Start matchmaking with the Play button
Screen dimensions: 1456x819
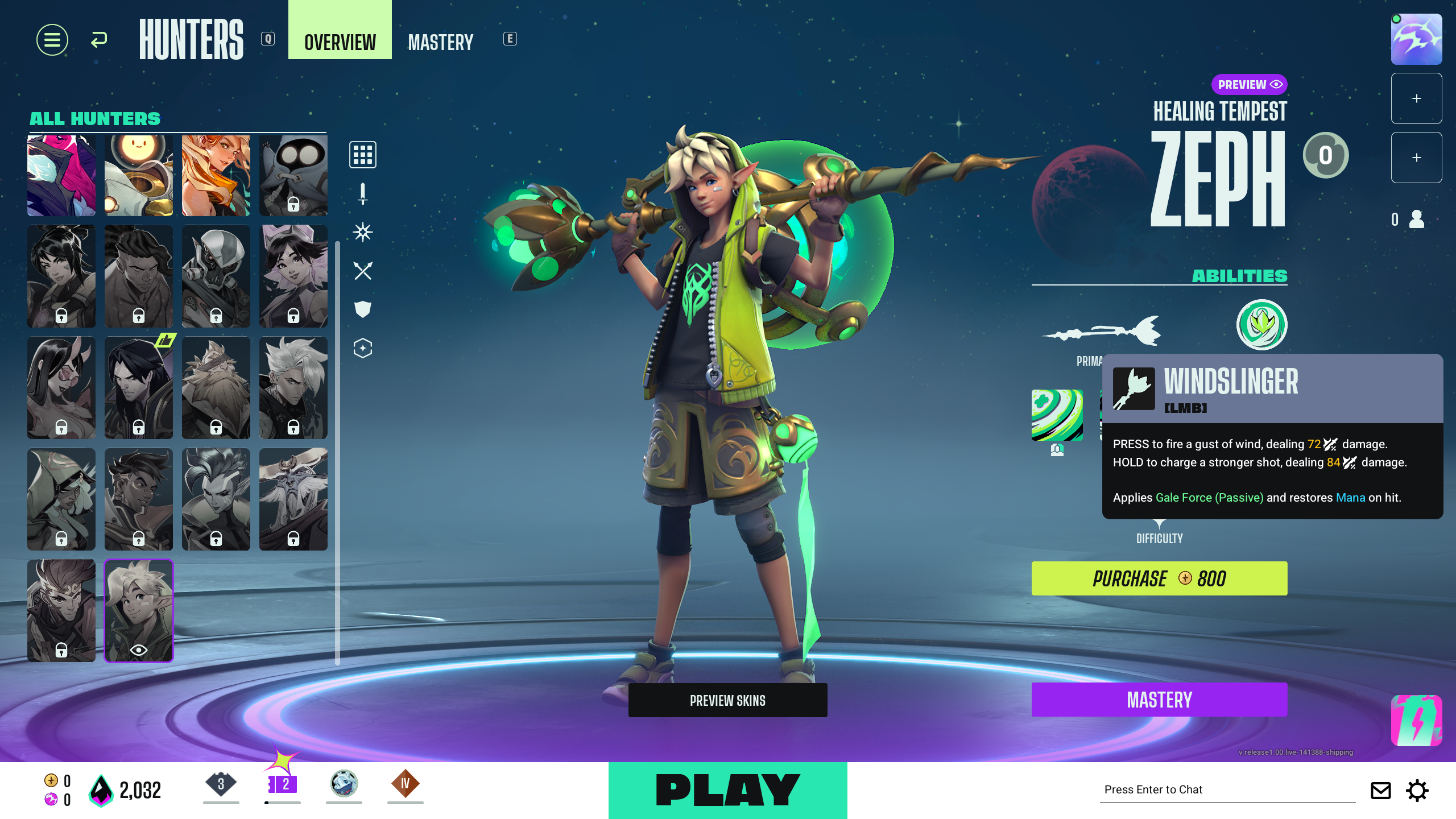727,790
